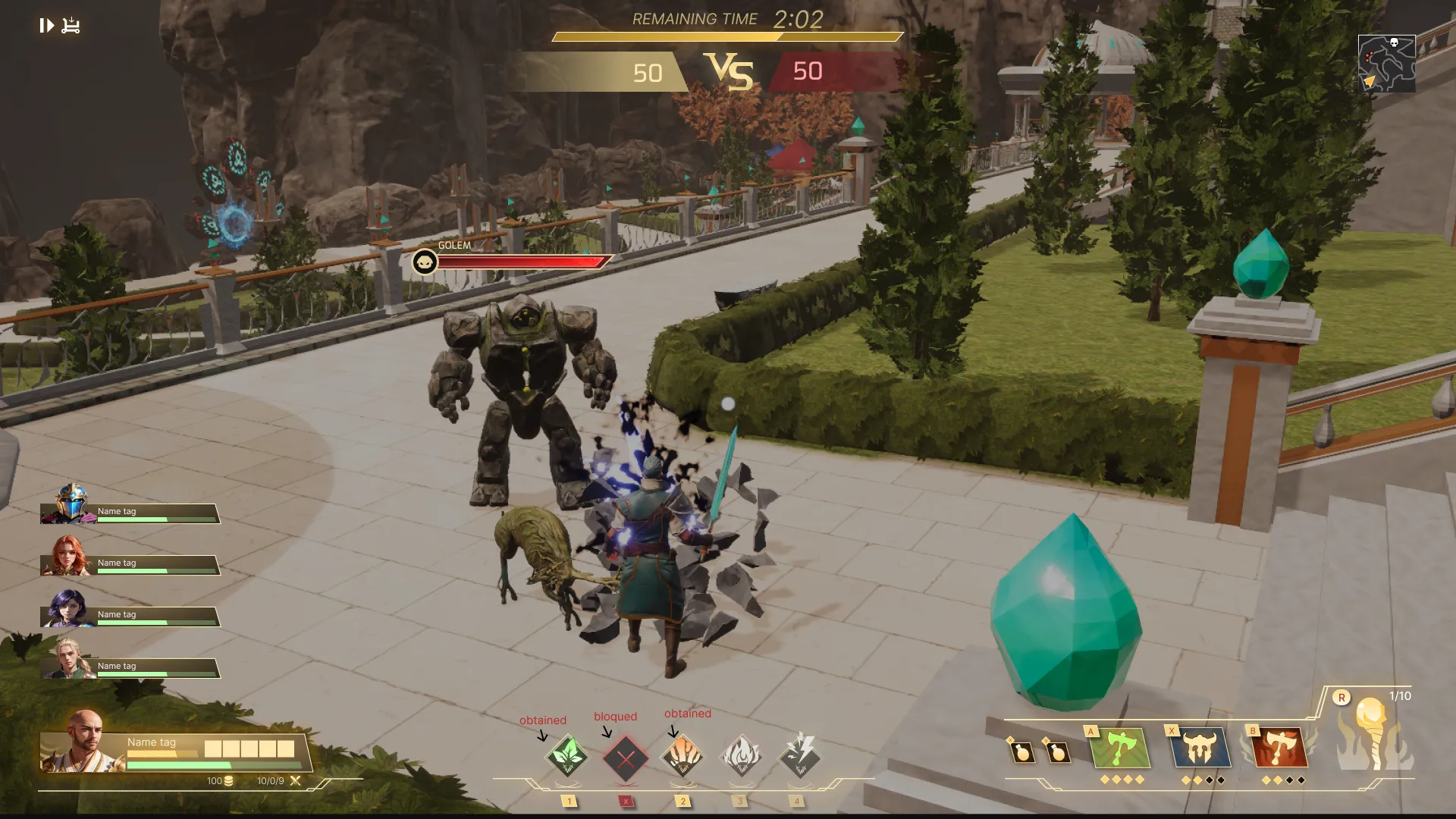Activate the blue horned helmet skill

[1200, 748]
